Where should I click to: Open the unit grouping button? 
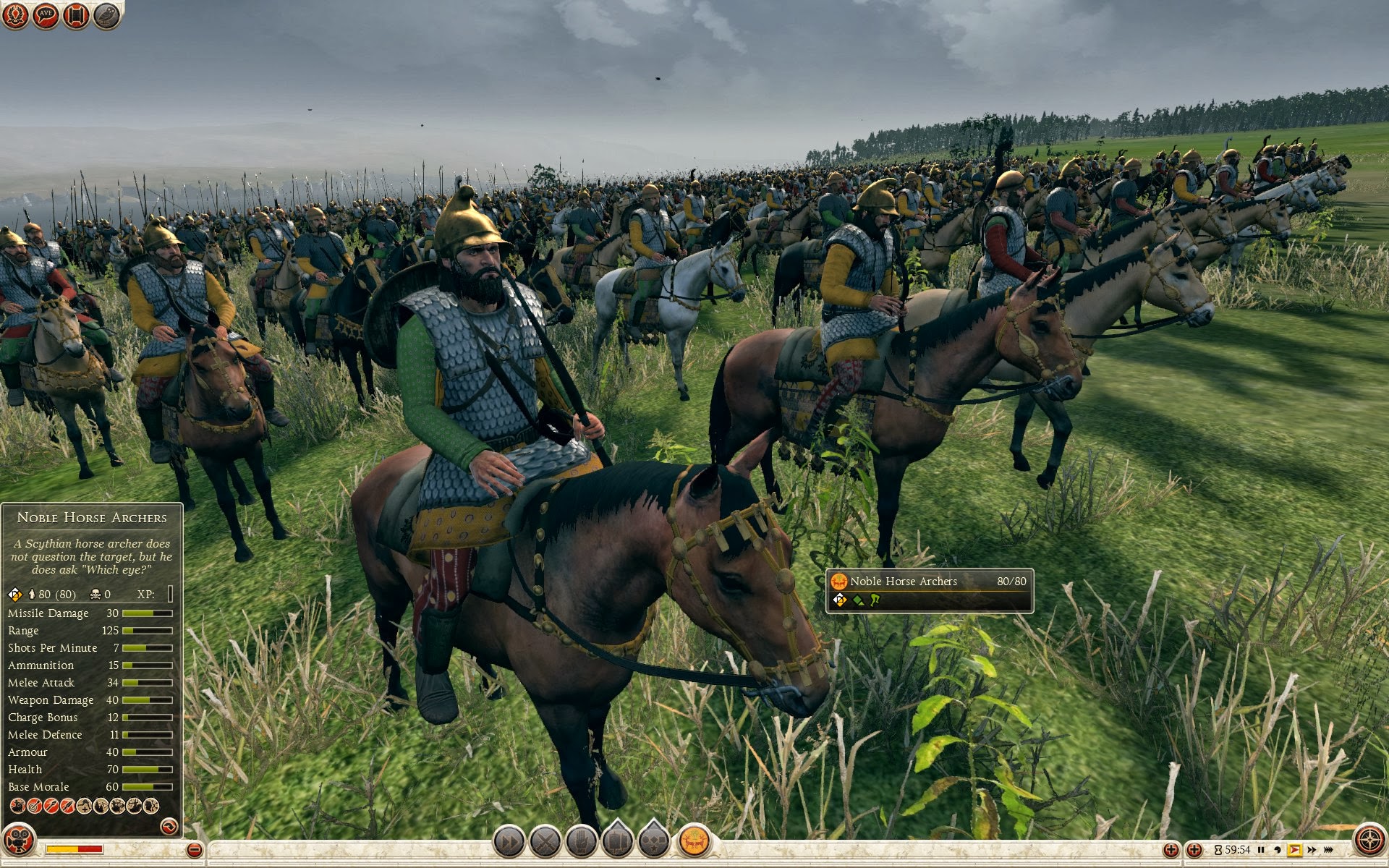[618, 841]
